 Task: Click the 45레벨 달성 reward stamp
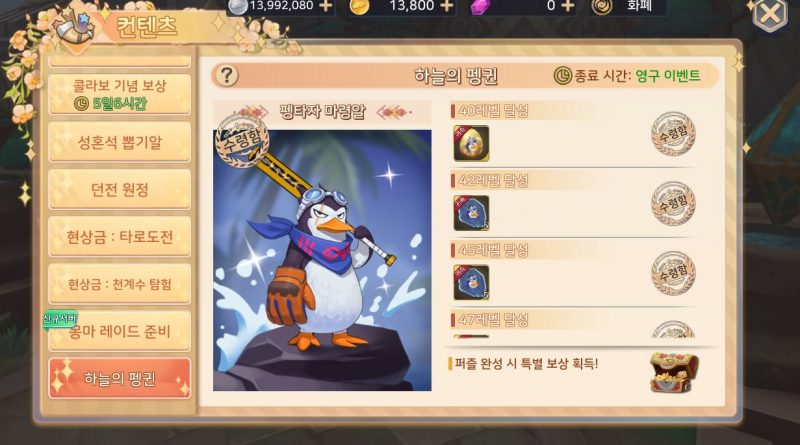673,271
